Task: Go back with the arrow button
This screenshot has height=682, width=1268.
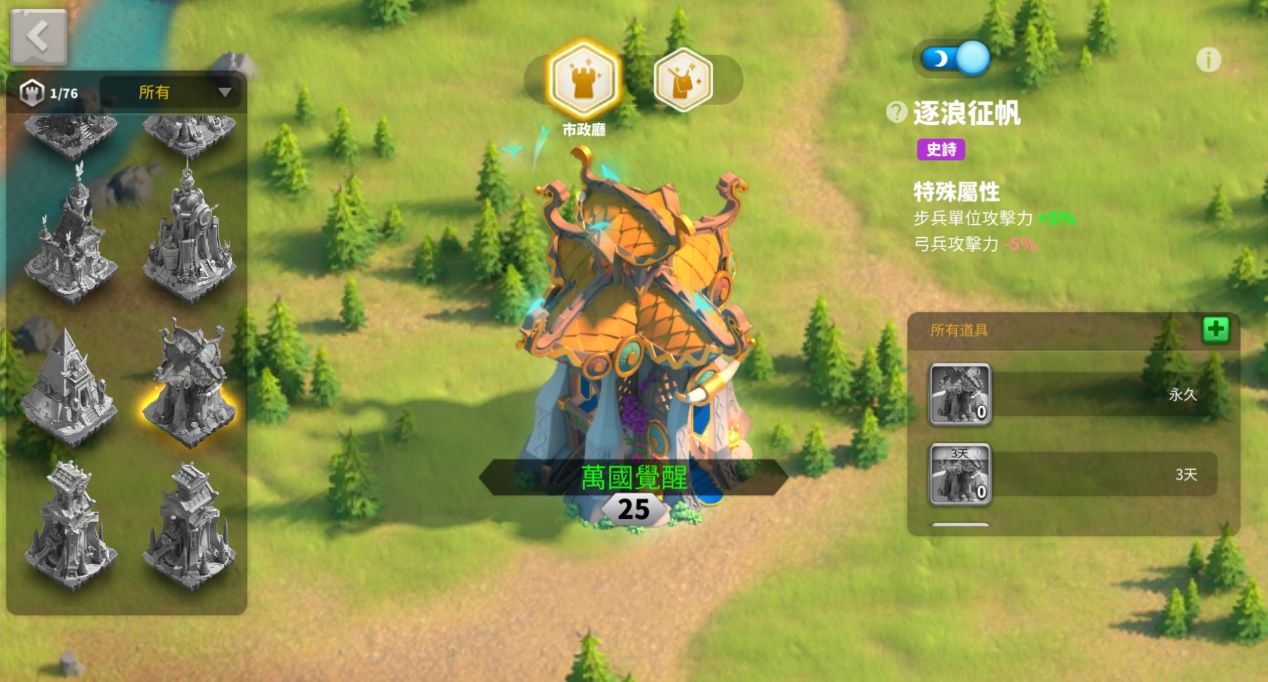Action: pos(38,37)
